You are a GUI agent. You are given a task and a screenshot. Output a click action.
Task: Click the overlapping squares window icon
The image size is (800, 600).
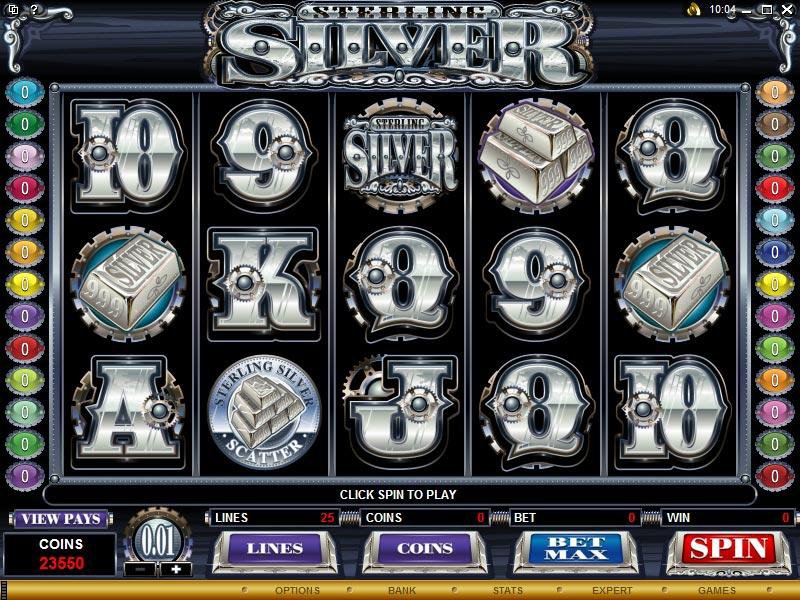coord(15,9)
